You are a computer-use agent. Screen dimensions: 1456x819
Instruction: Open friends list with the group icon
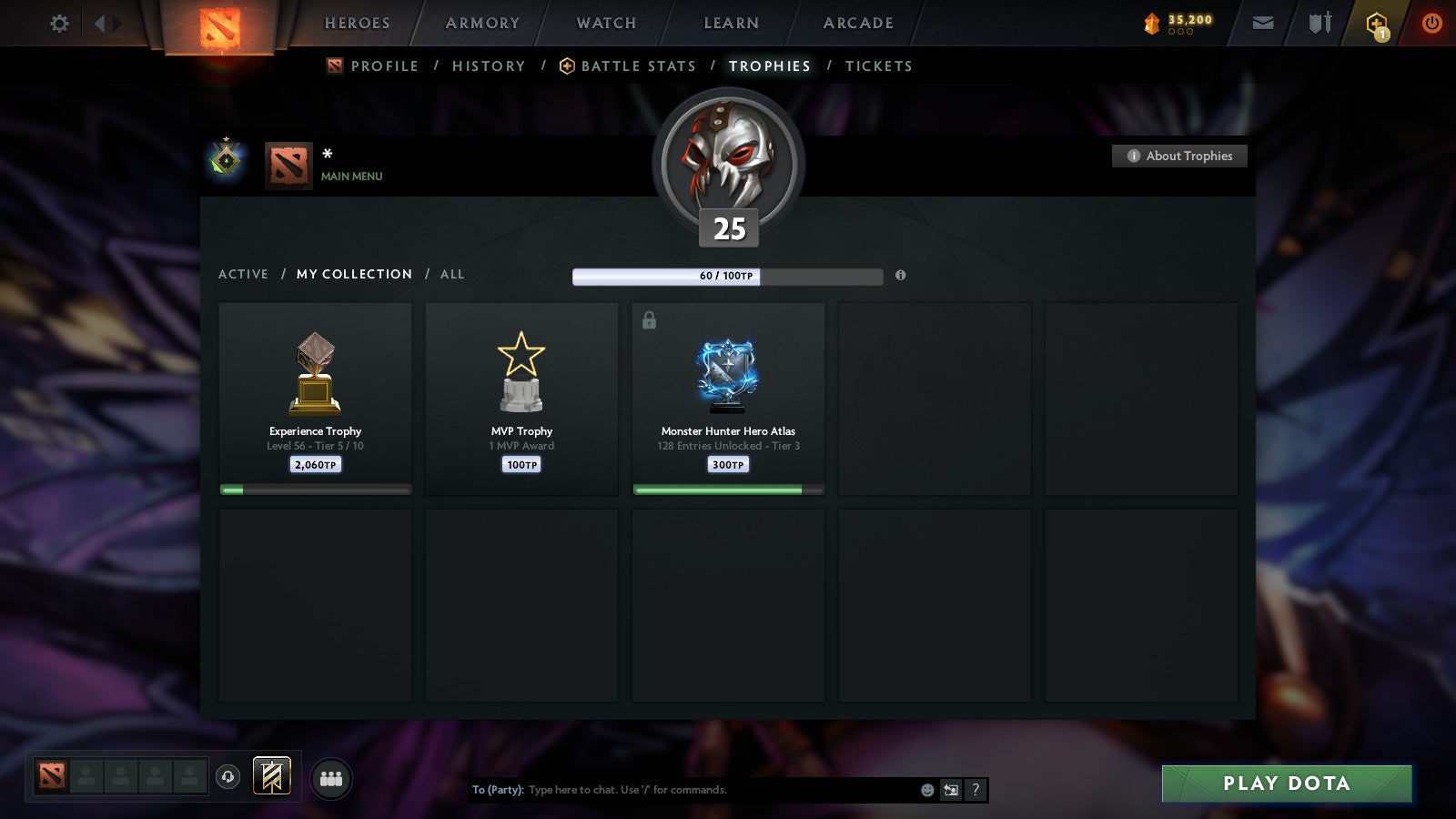(331, 776)
